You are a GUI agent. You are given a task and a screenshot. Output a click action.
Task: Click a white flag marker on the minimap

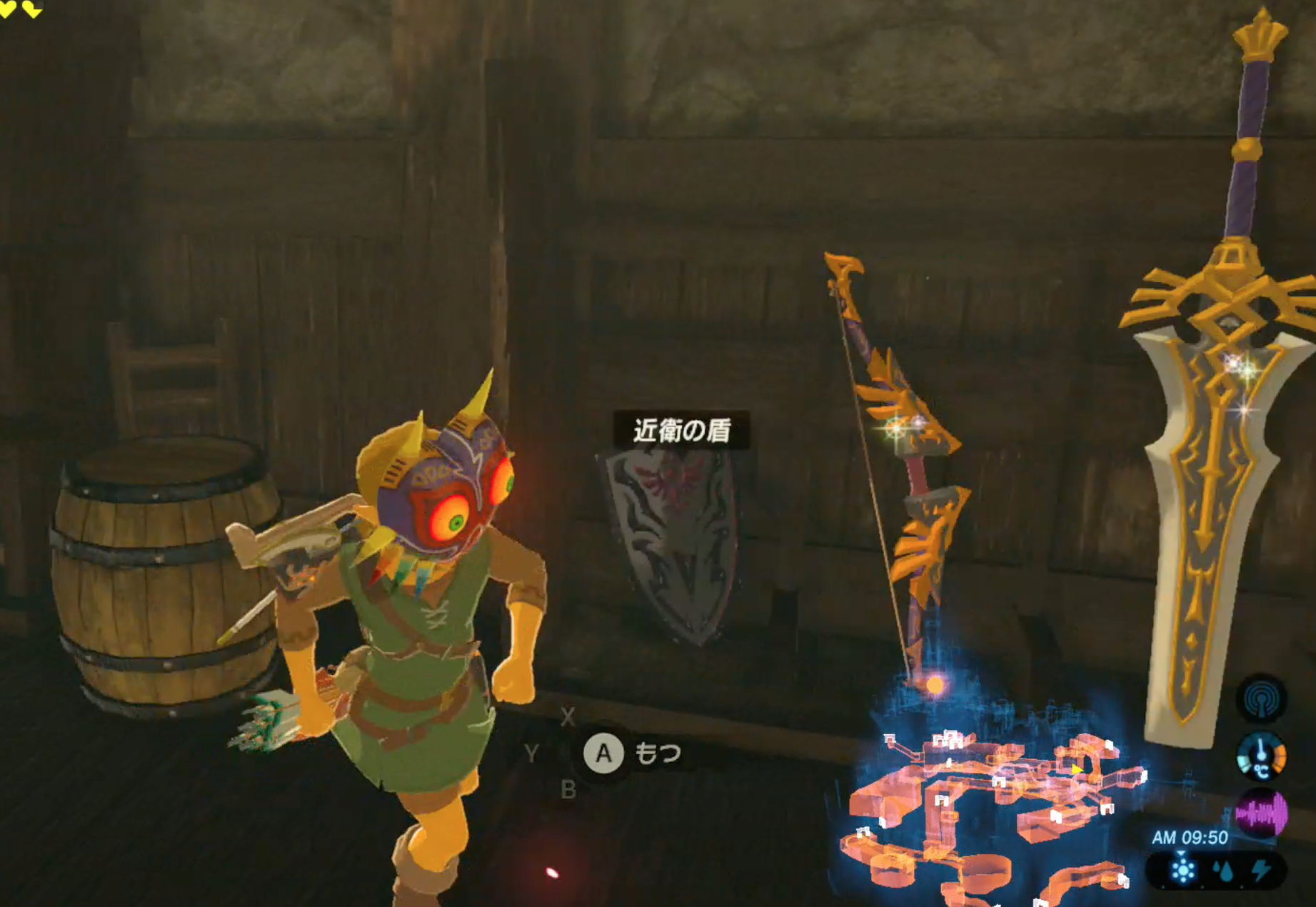[x=999, y=782]
